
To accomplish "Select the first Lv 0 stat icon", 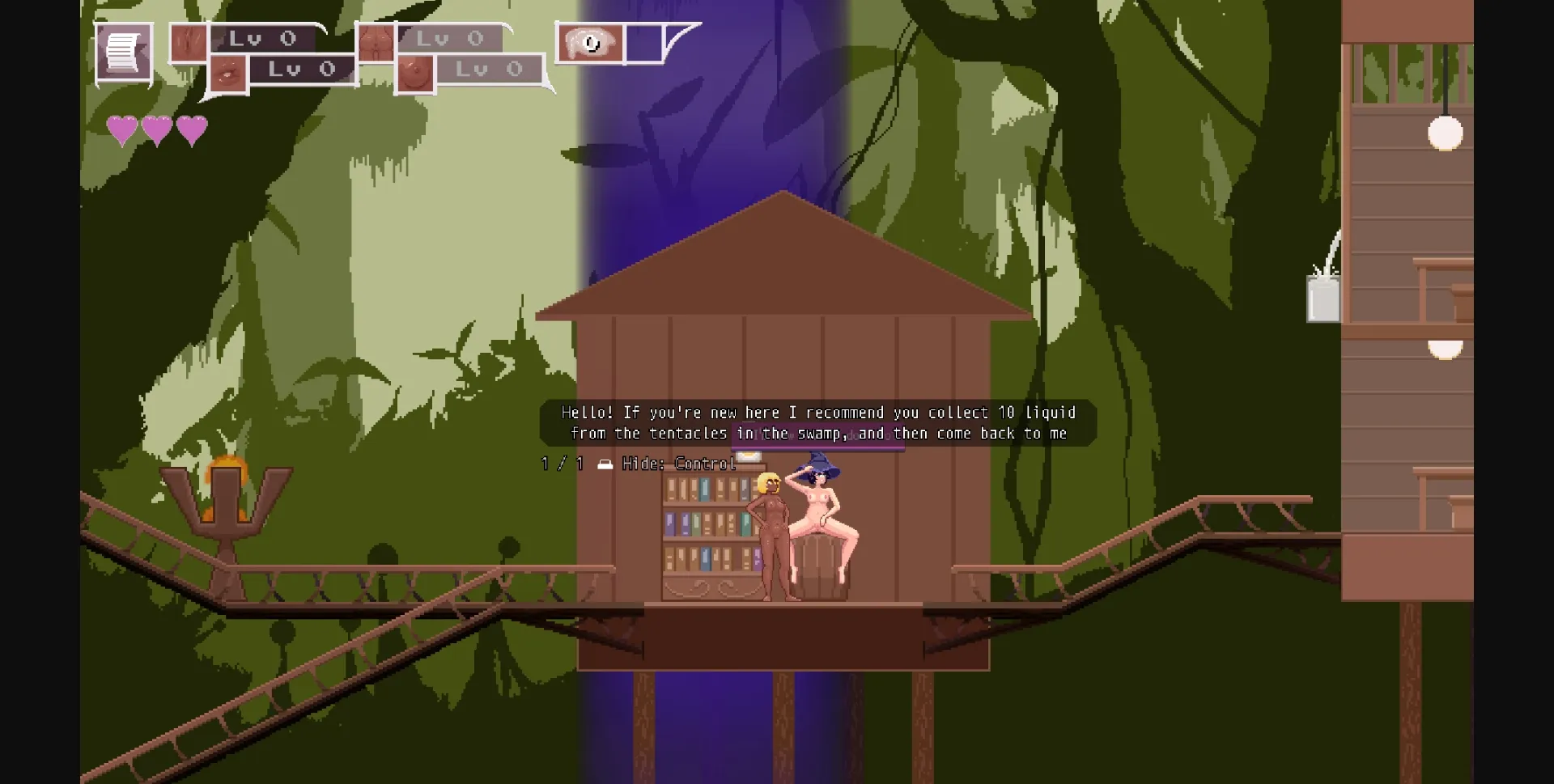I will coord(189,39).
